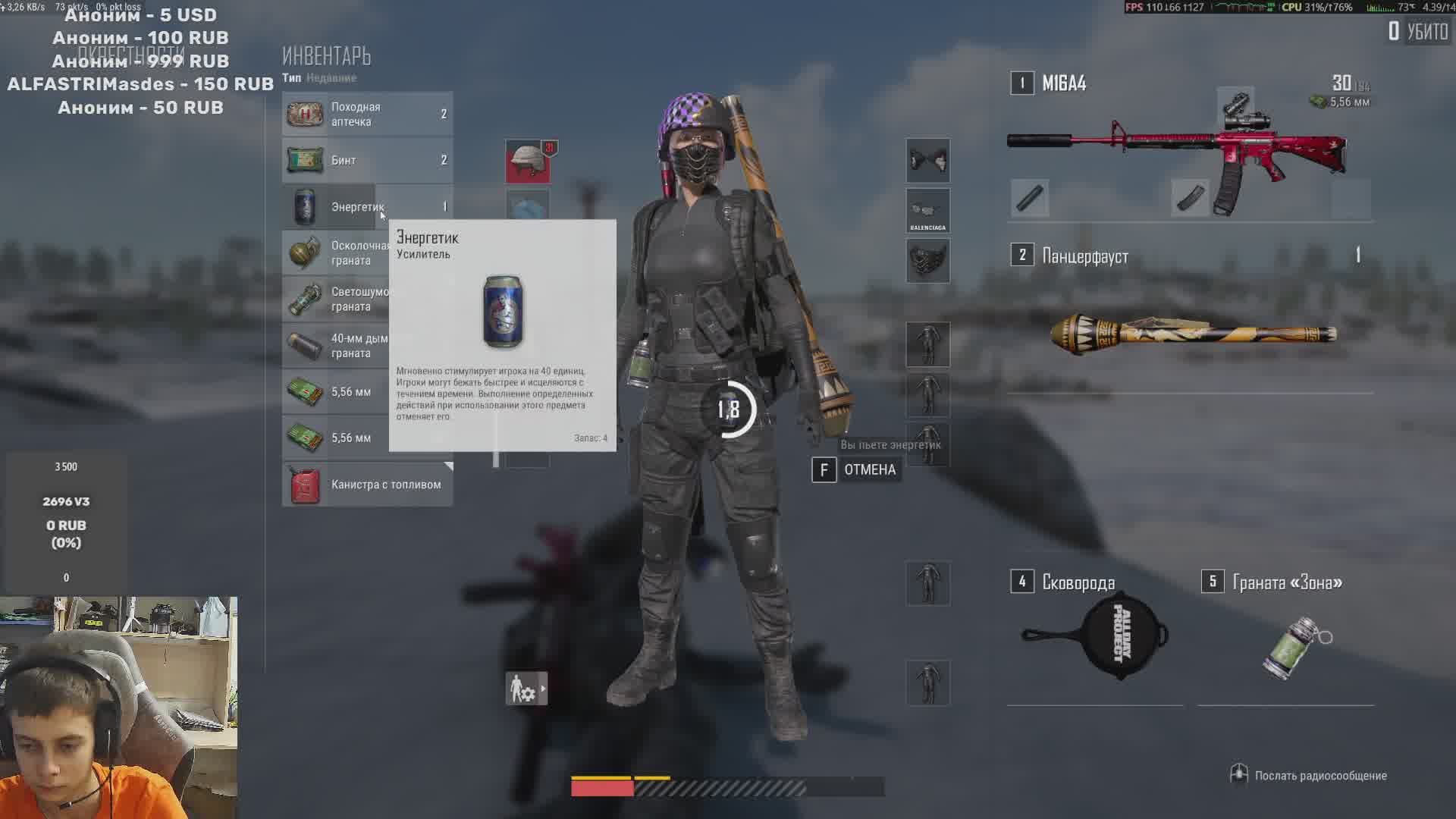Screen dimensions: 1456x819
Task: Select the fuel canister row
Action: [367, 485]
